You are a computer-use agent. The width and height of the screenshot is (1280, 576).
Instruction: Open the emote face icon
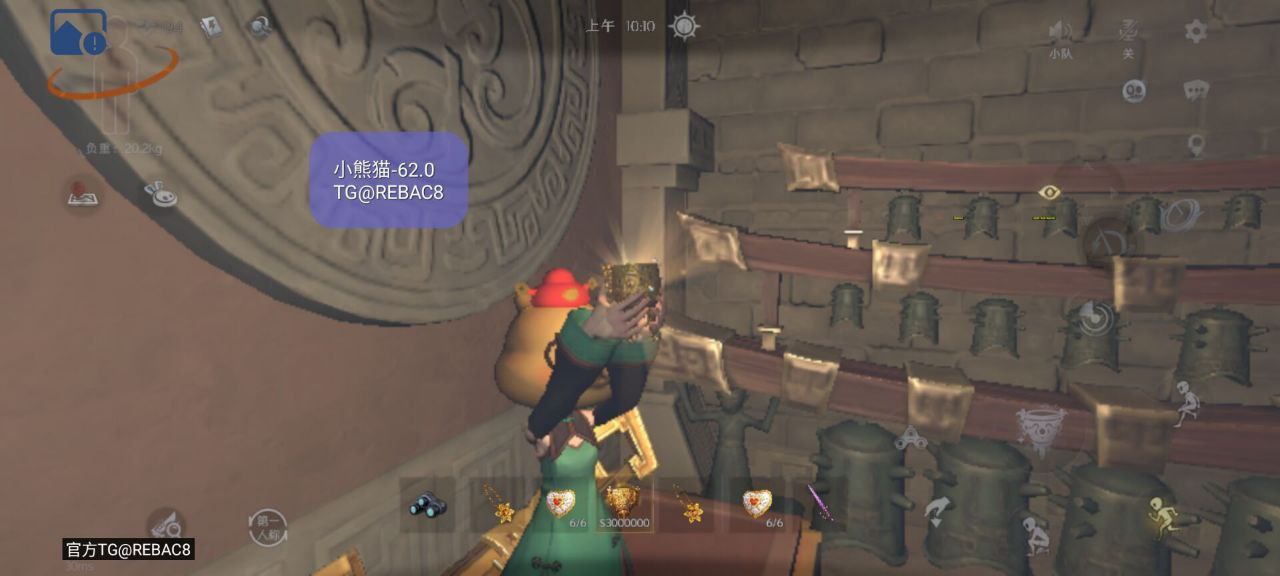click(1134, 91)
